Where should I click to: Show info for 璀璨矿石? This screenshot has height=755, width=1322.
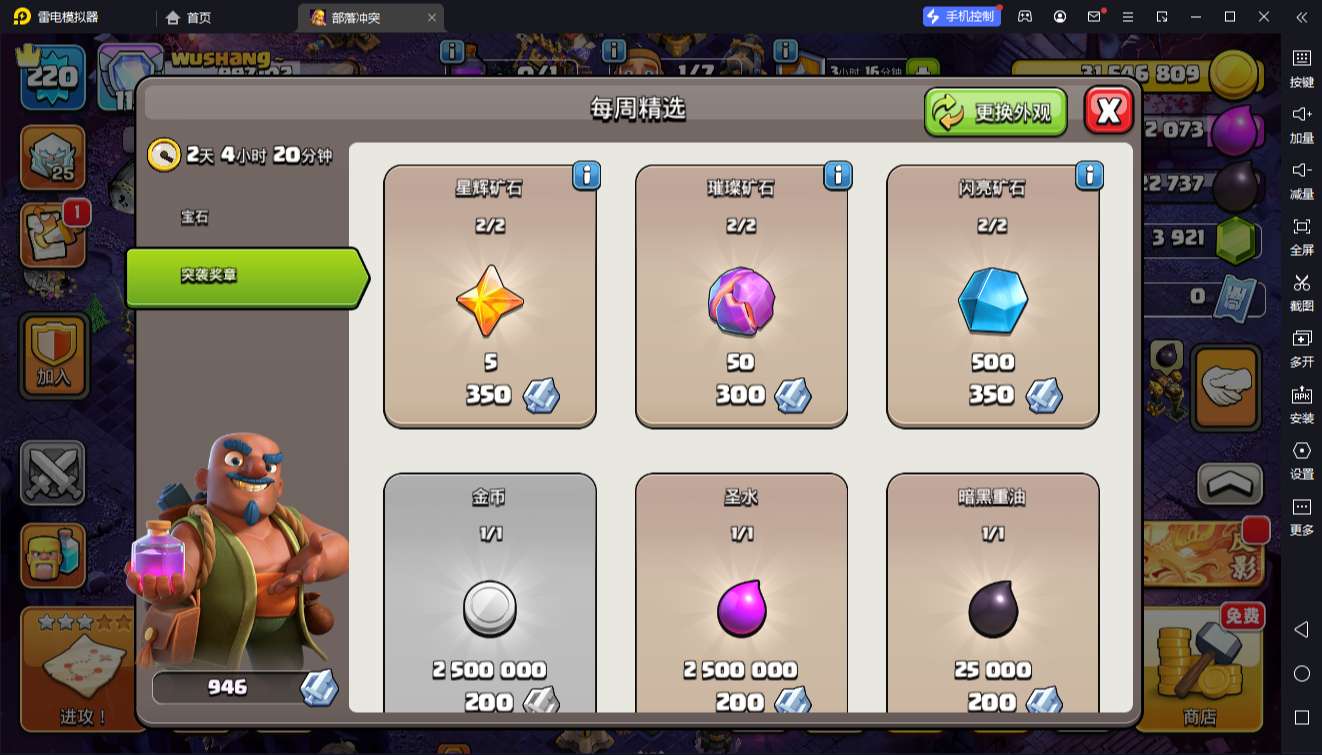837,176
